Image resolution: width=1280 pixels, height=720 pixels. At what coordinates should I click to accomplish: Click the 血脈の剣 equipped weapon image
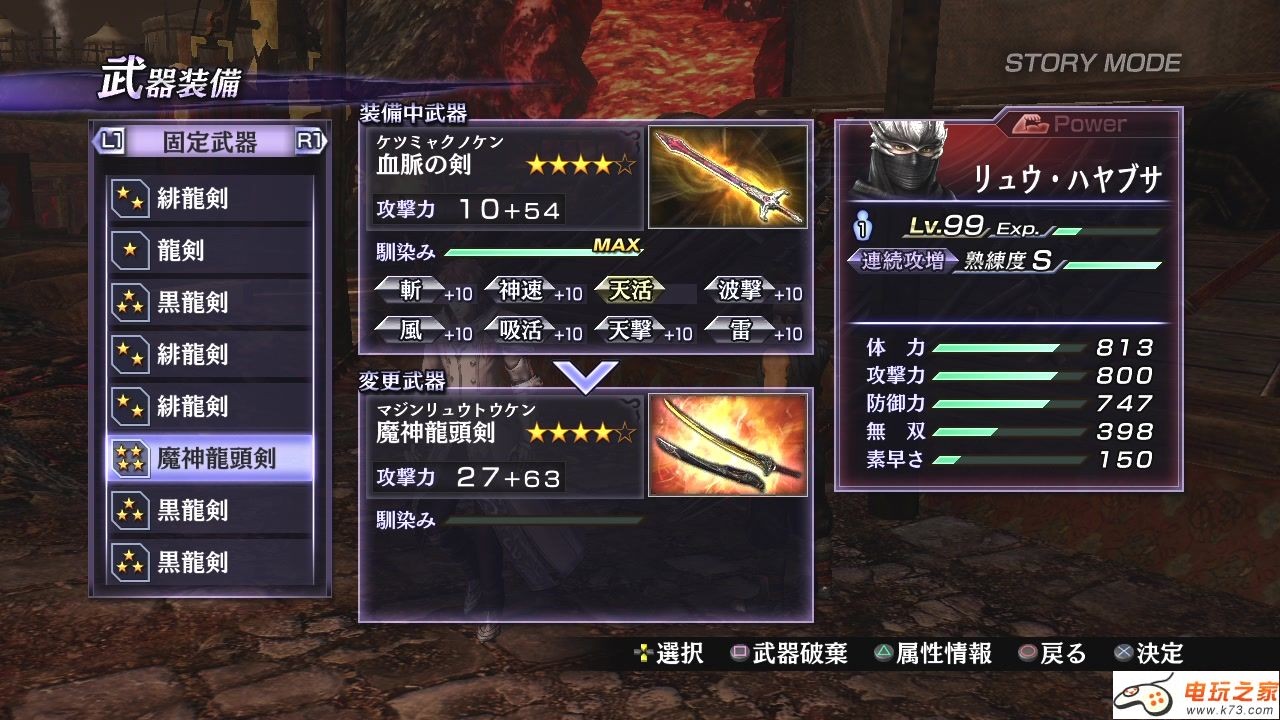tap(727, 177)
